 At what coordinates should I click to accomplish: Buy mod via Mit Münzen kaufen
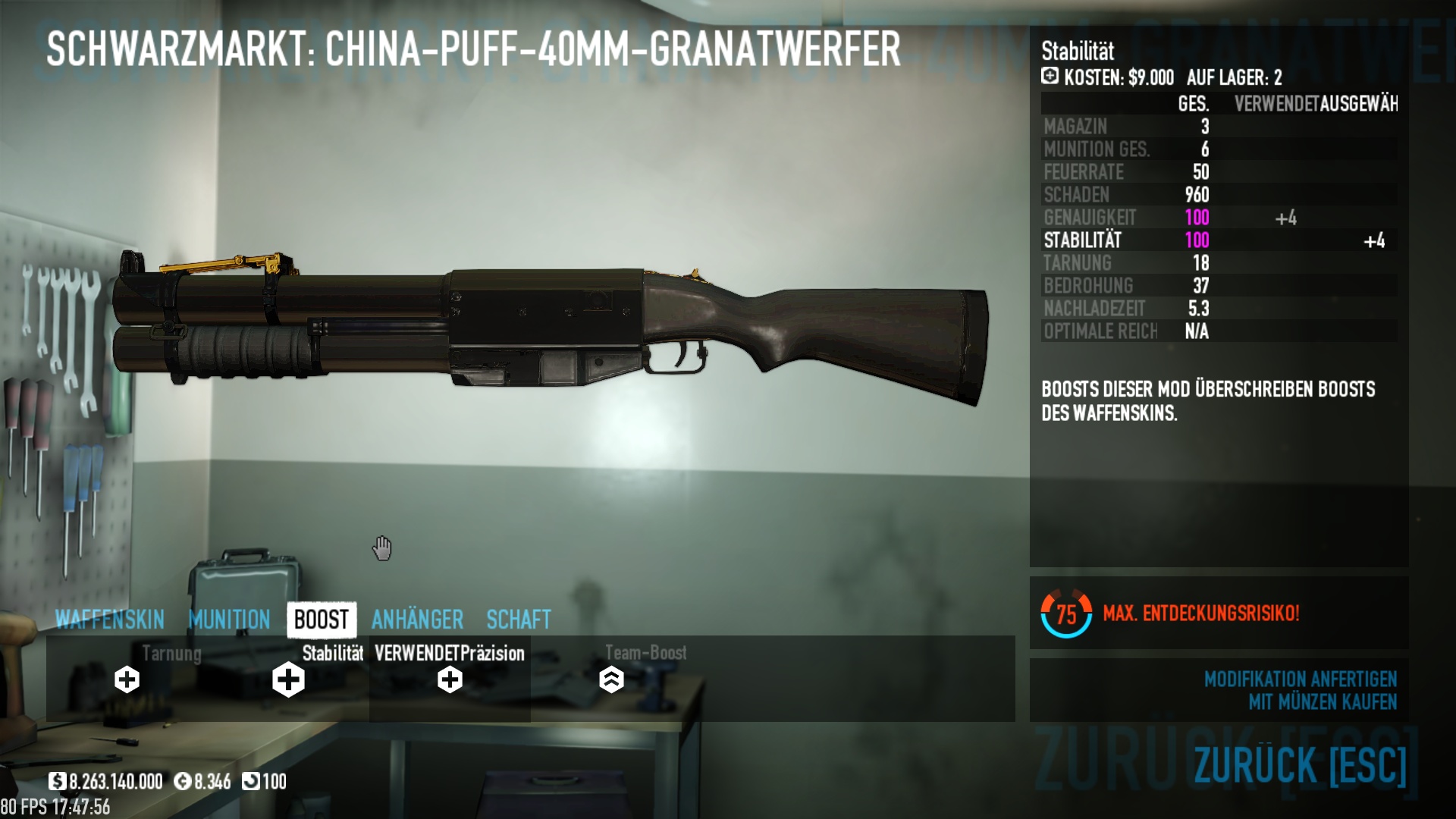click(x=1322, y=702)
